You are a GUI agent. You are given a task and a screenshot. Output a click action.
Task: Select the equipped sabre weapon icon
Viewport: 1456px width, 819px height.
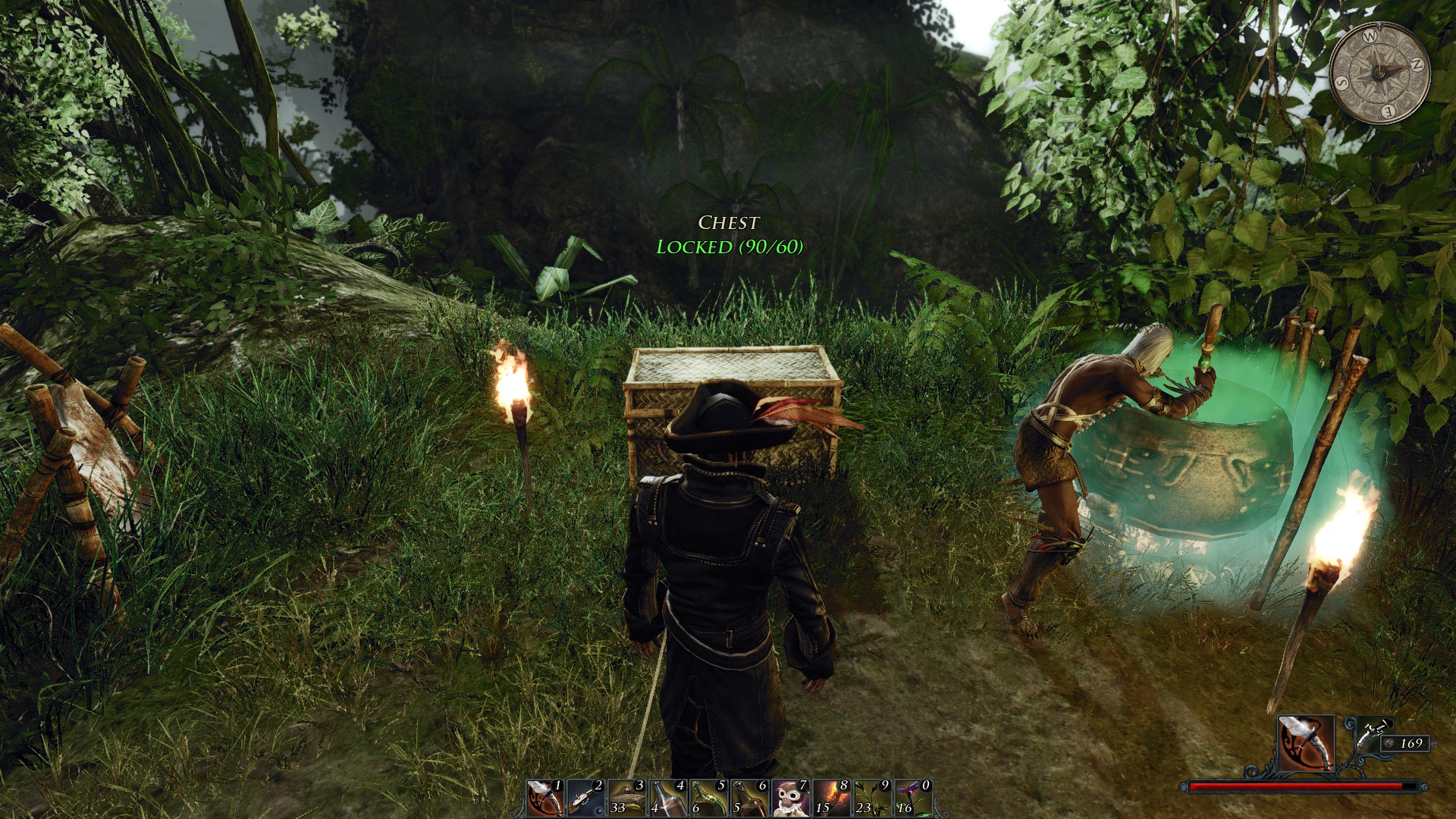[1306, 743]
